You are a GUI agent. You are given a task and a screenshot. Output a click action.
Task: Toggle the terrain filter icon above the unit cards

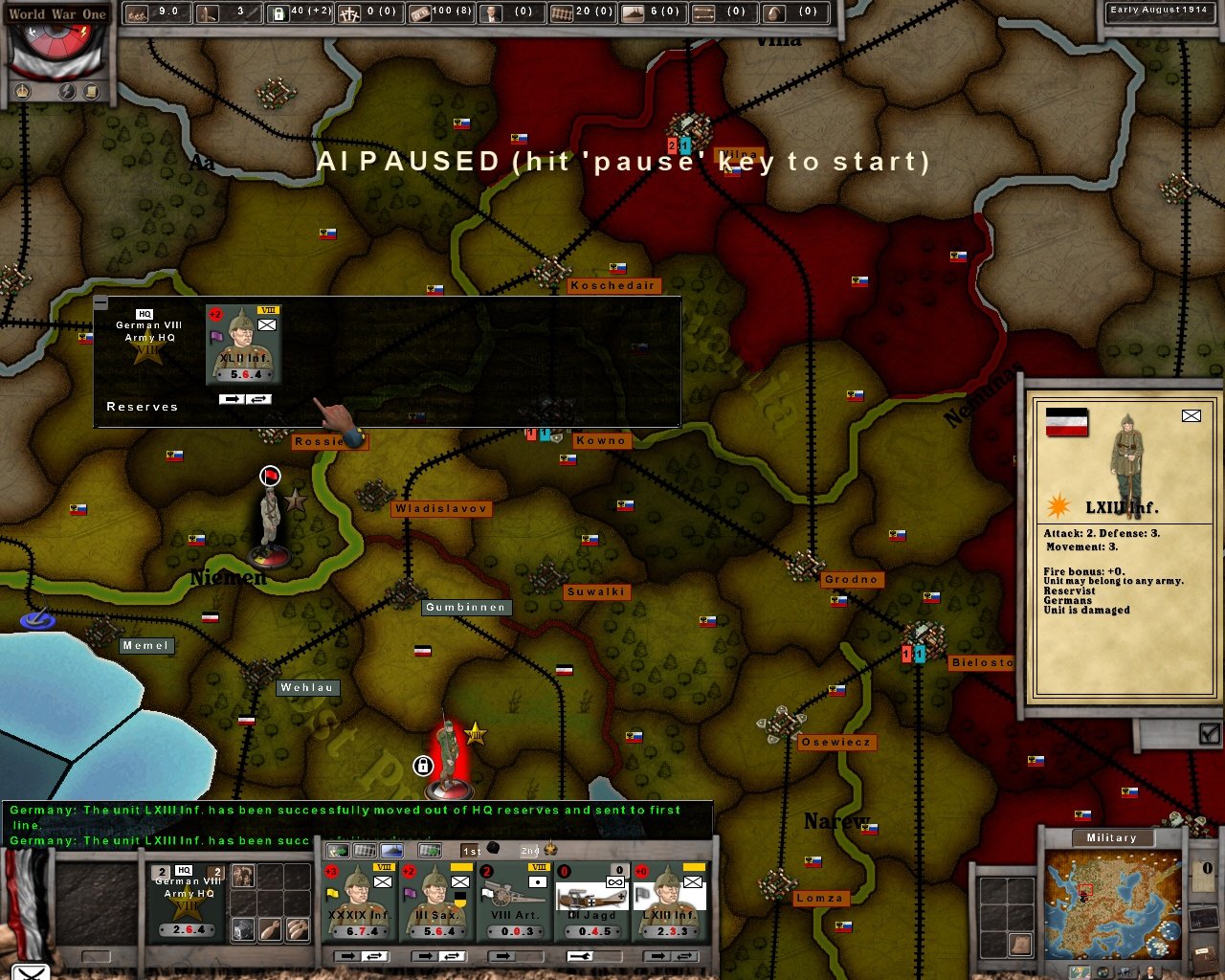(x=391, y=849)
